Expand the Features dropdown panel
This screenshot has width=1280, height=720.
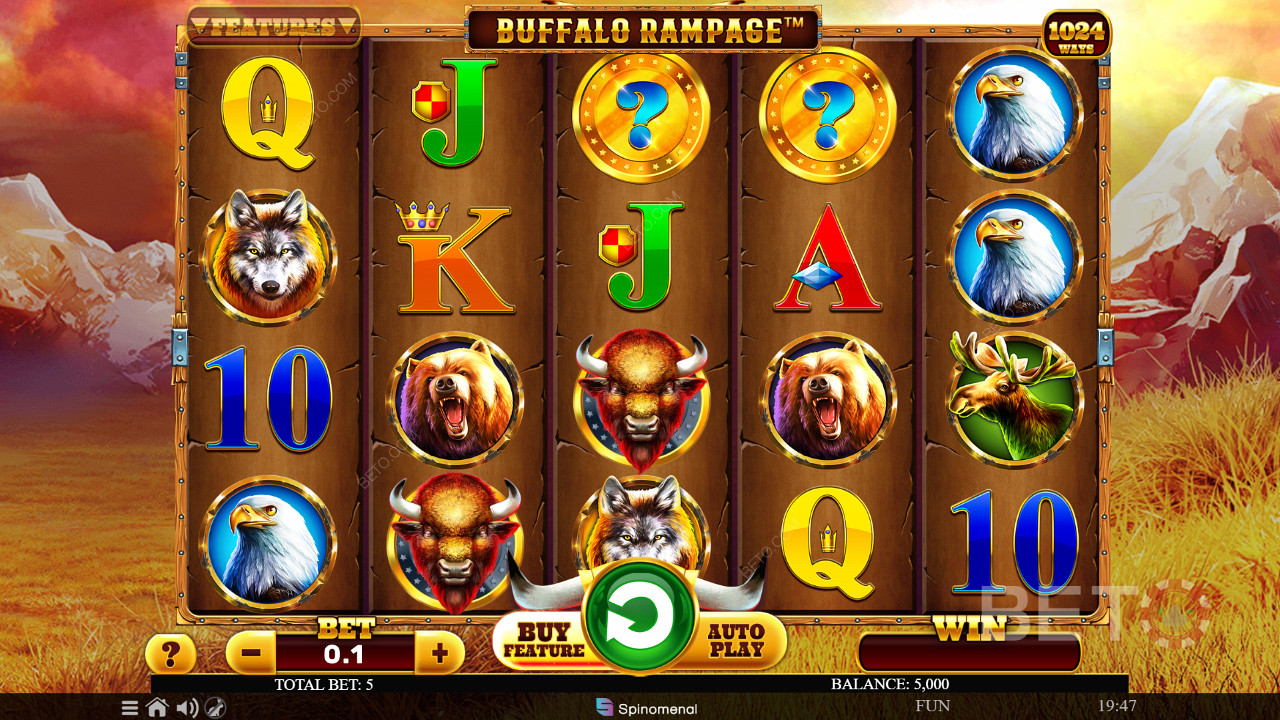point(273,27)
